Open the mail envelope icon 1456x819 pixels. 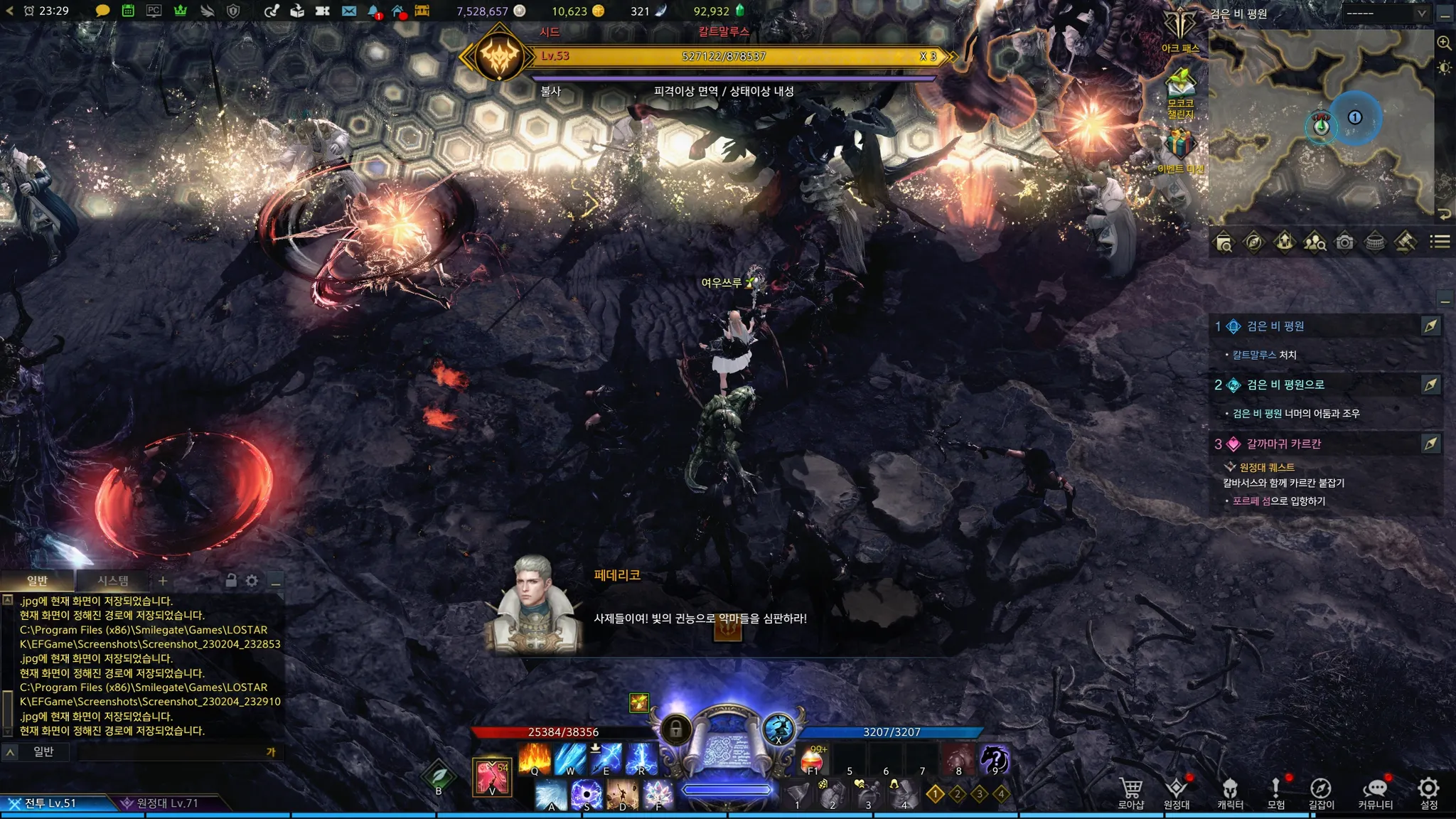[348, 11]
